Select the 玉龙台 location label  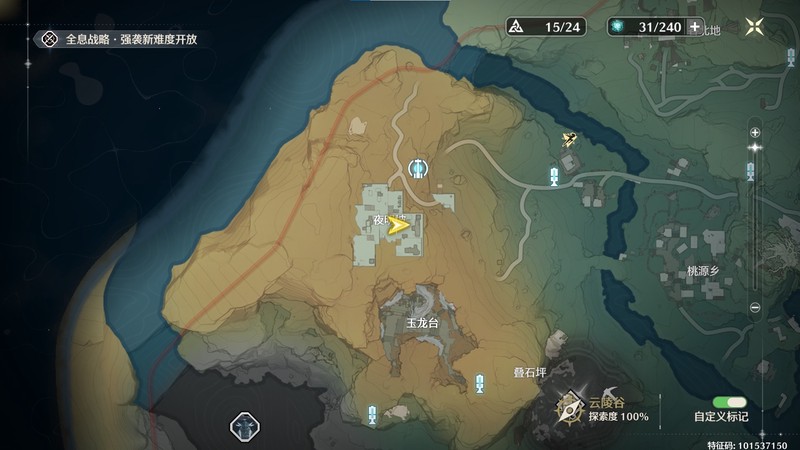(x=423, y=325)
